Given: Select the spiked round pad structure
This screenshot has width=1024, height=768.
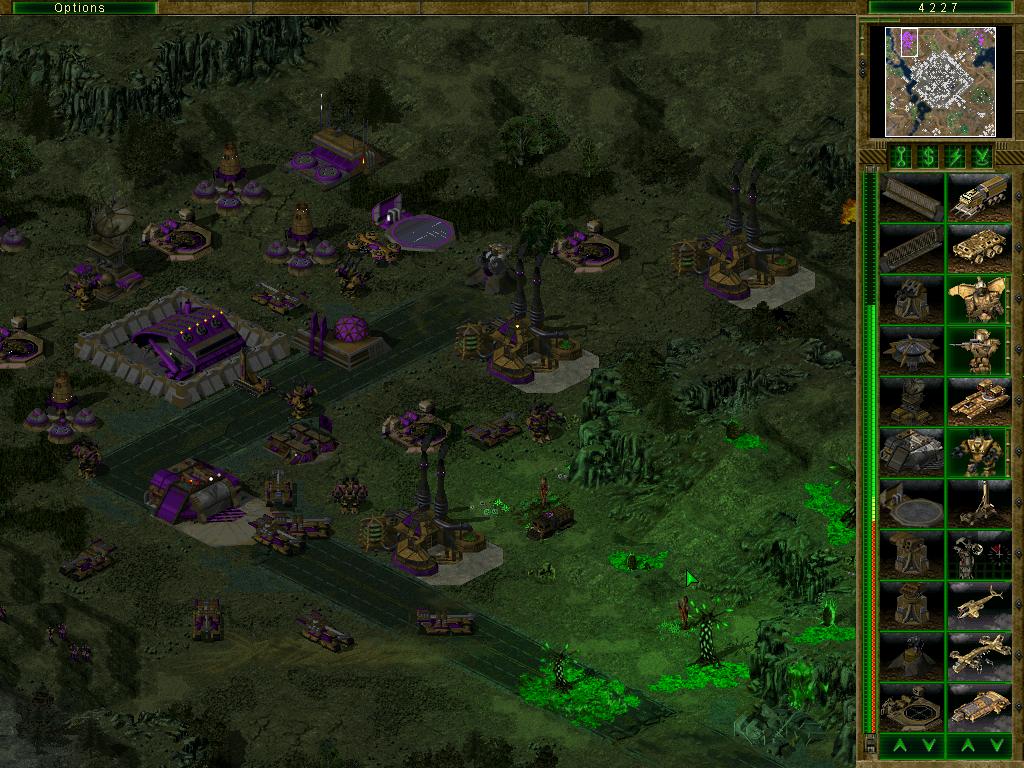Looking at the screenshot, I should [911, 351].
